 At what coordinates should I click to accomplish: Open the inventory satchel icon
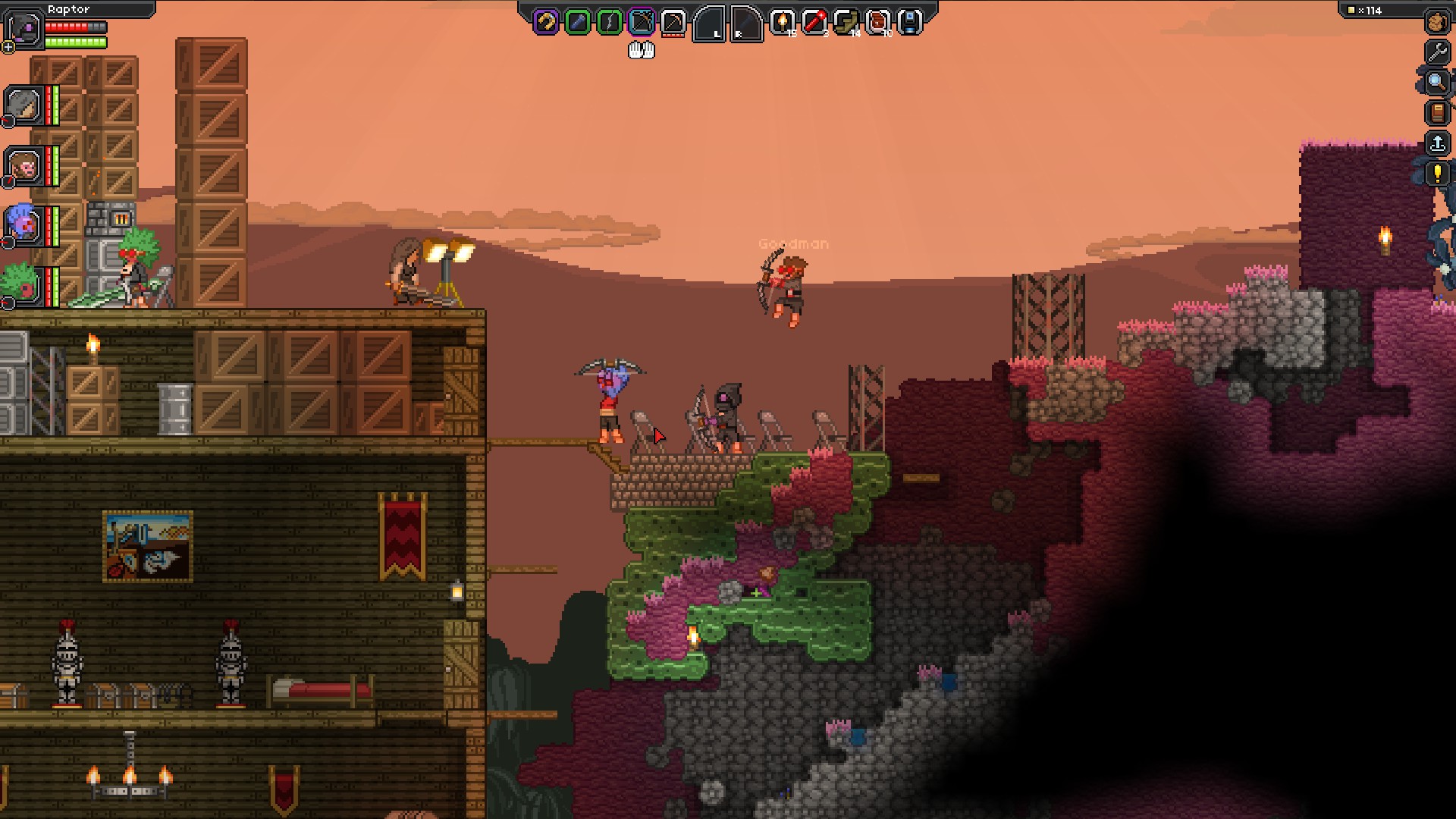pos(1438,20)
